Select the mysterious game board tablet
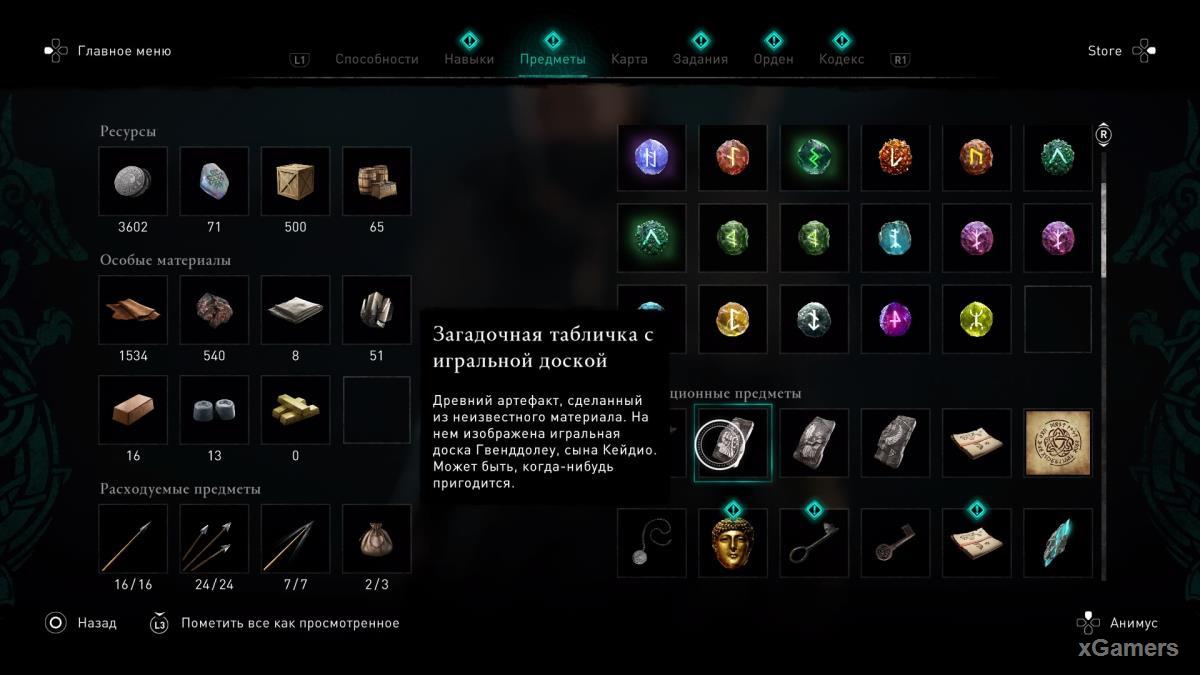This screenshot has width=1200, height=675. (732, 443)
